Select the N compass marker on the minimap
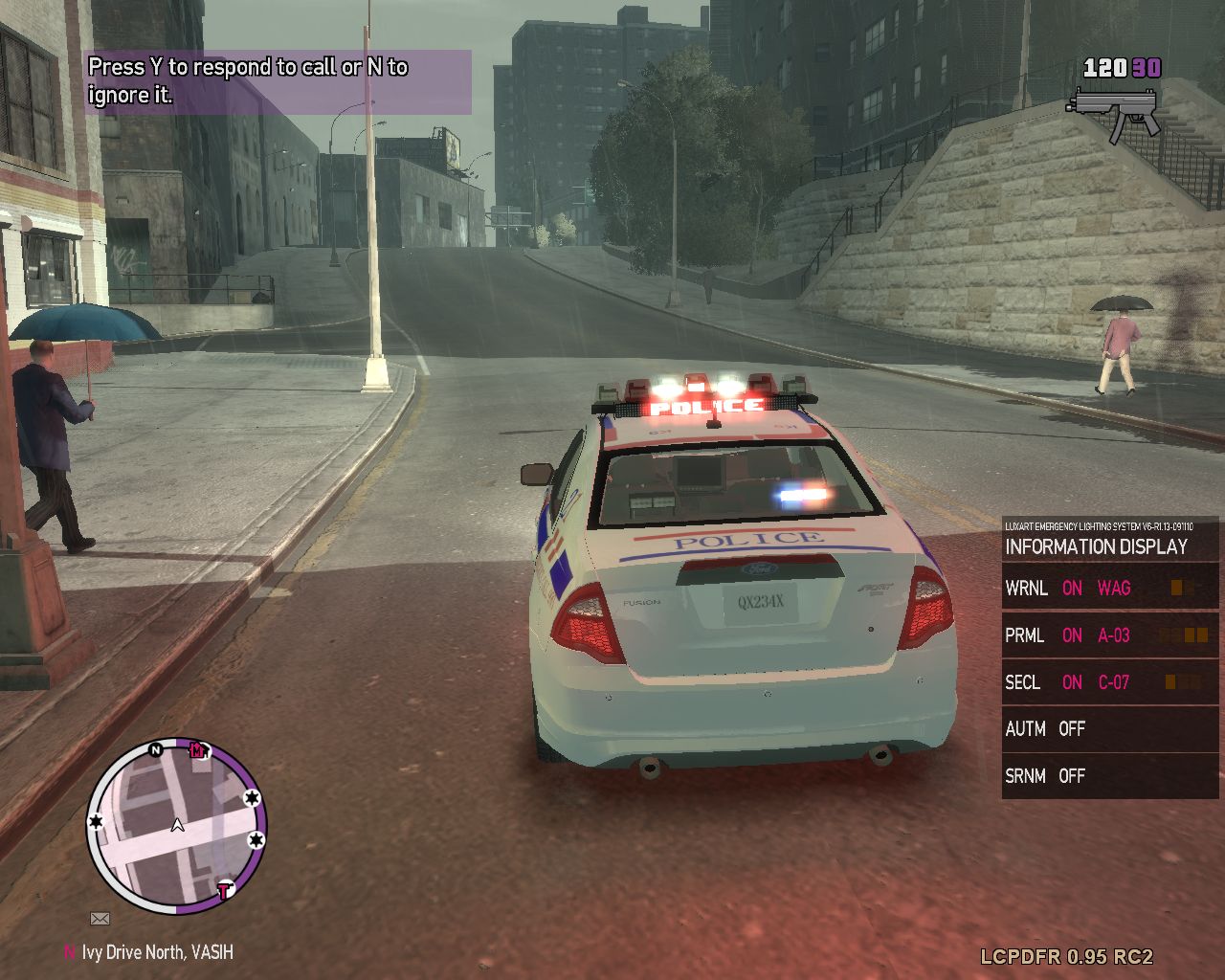 tap(155, 750)
